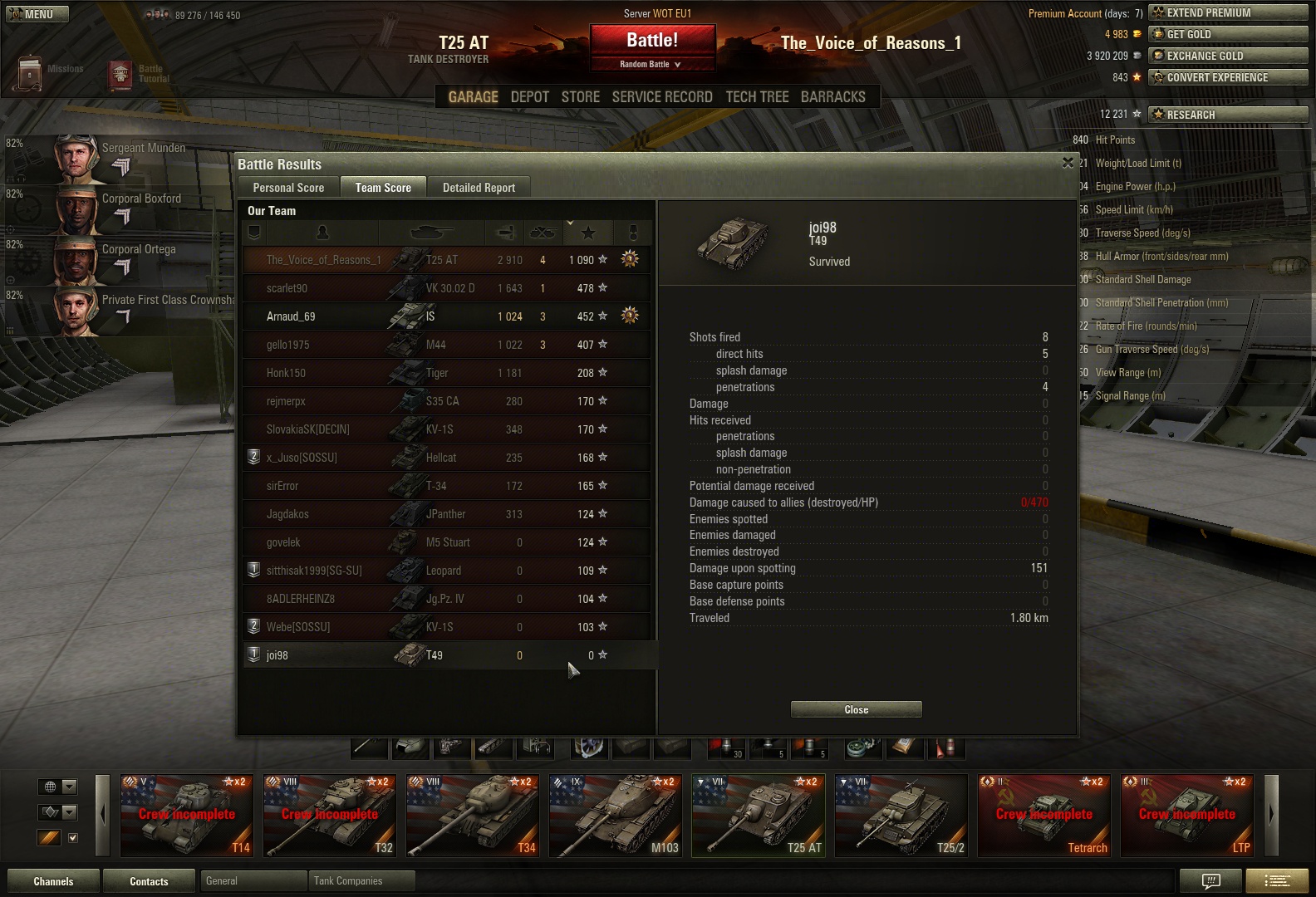The width and height of the screenshot is (1316, 897).
Task: Go to the Barracks
Action: pyautogui.click(x=832, y=97)
